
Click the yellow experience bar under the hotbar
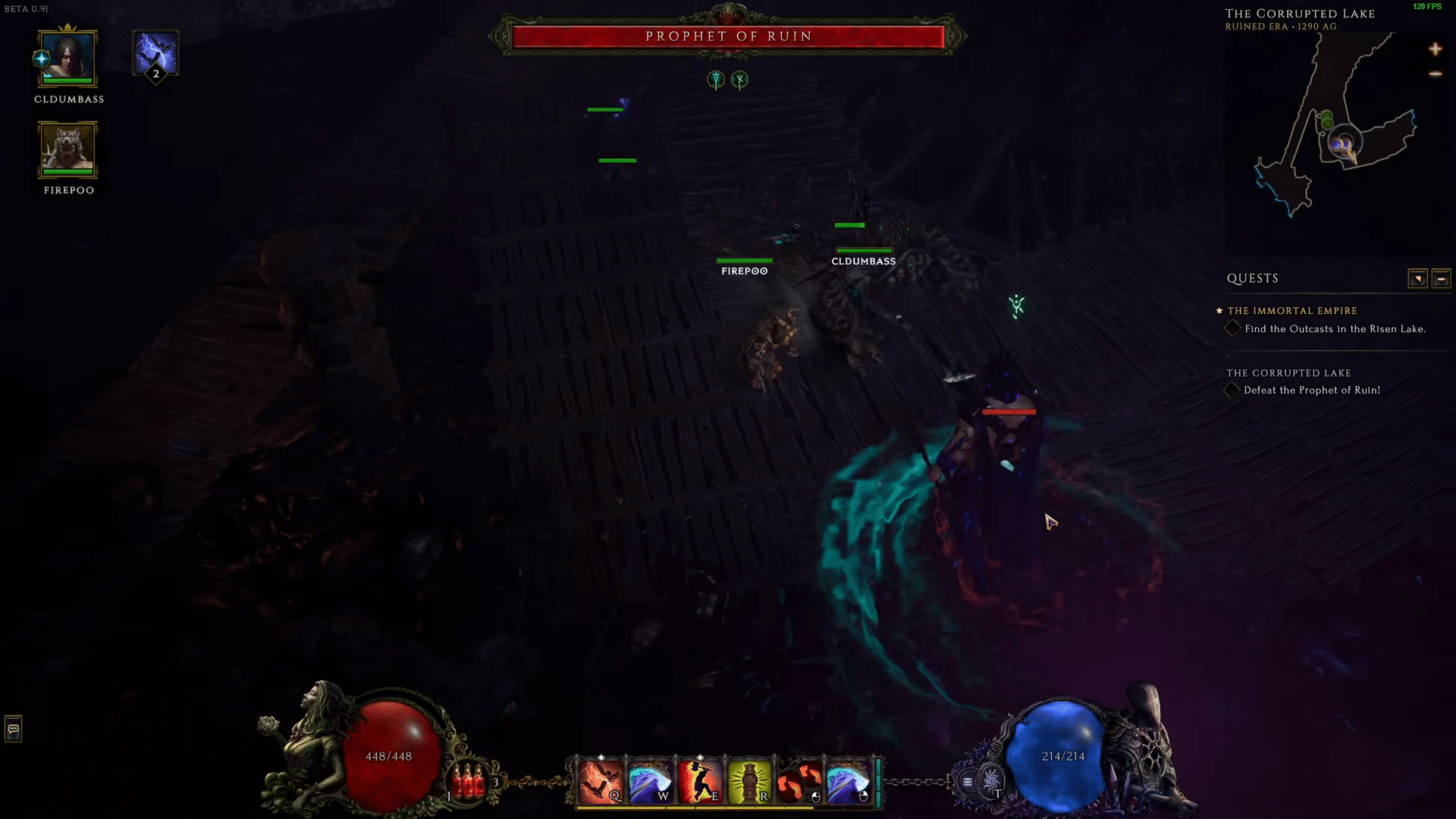point(726,808)
